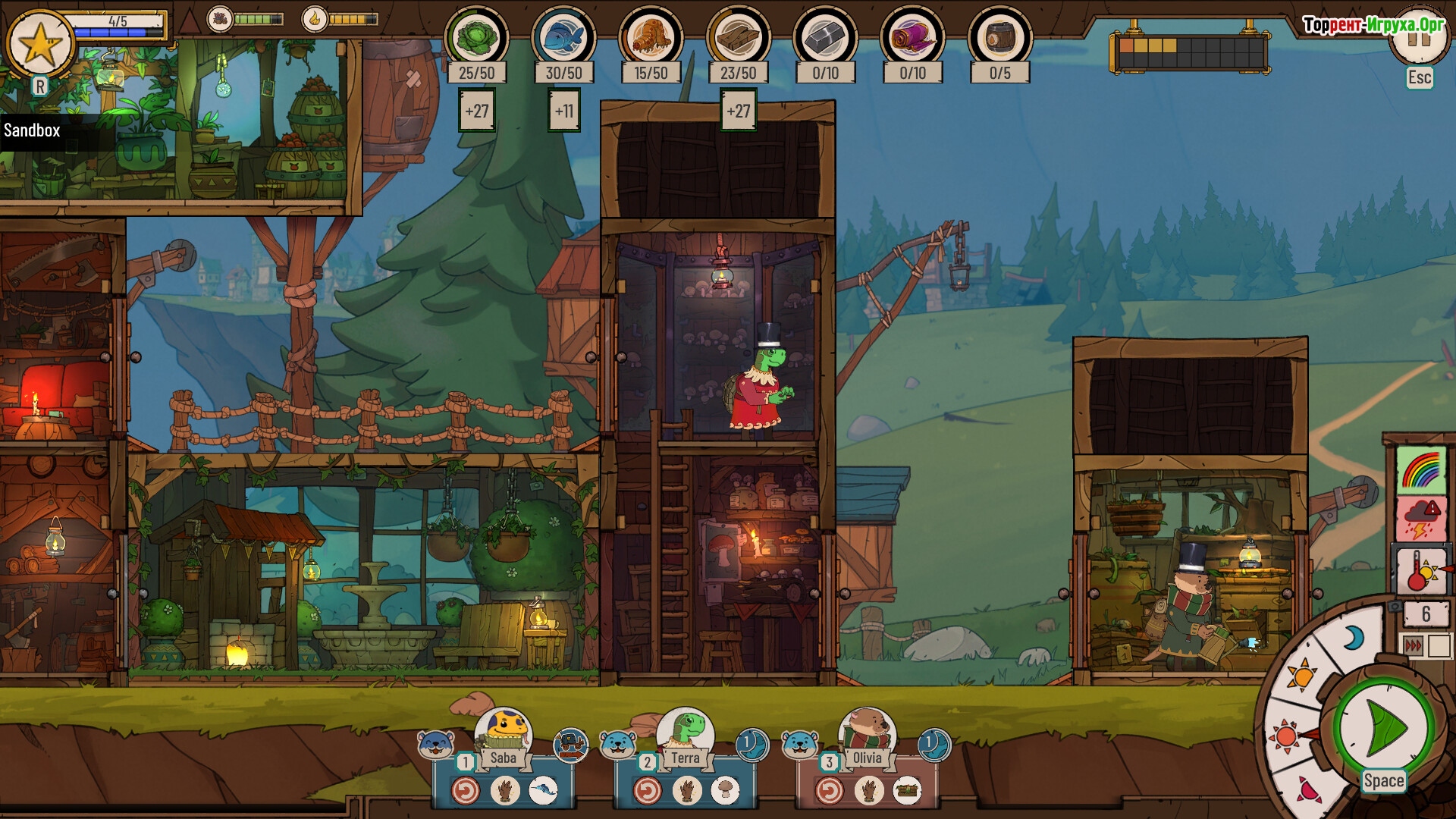Select the cabbage resource icon
Image resolution: width=1456 pixels, height=819 pixels.
coord(476,37)
